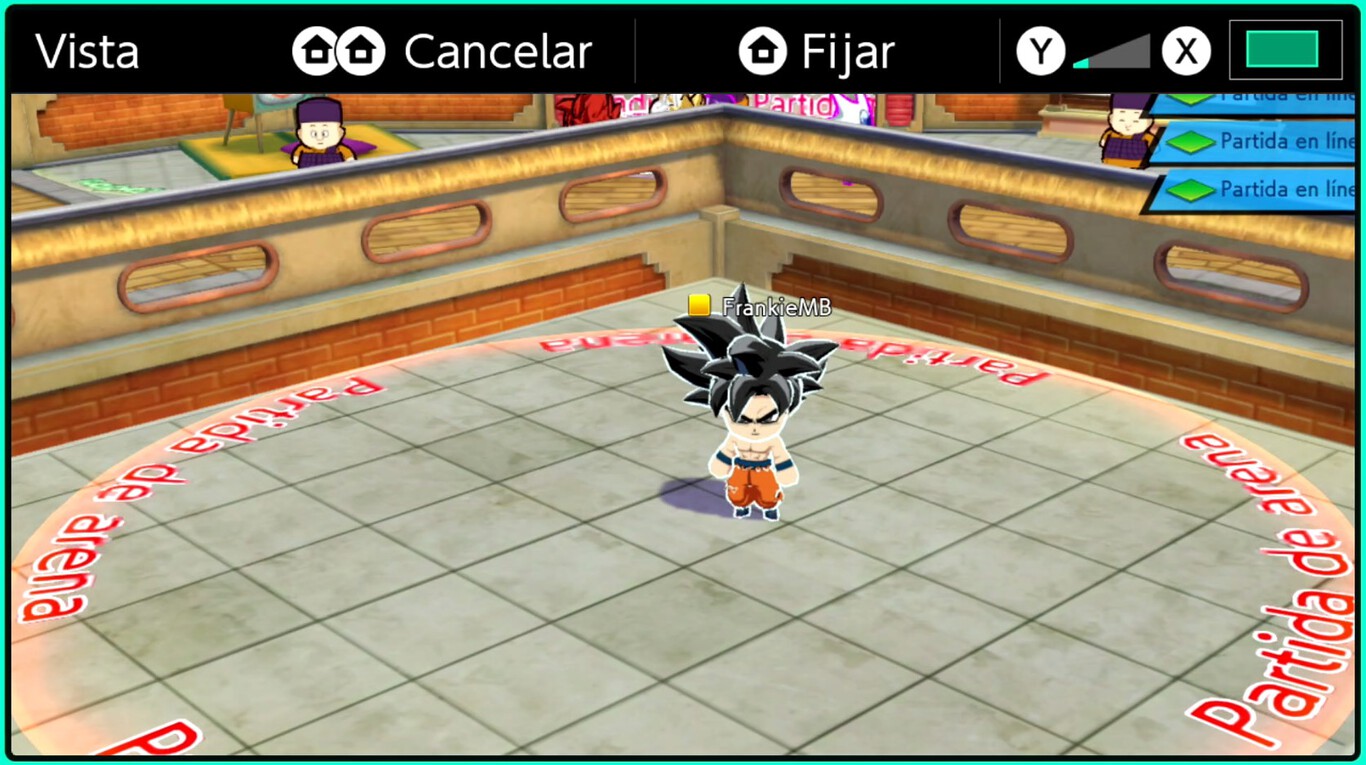Click the Cancelar button
This screenshot has width=1366, height=765.
coord(498,49)
